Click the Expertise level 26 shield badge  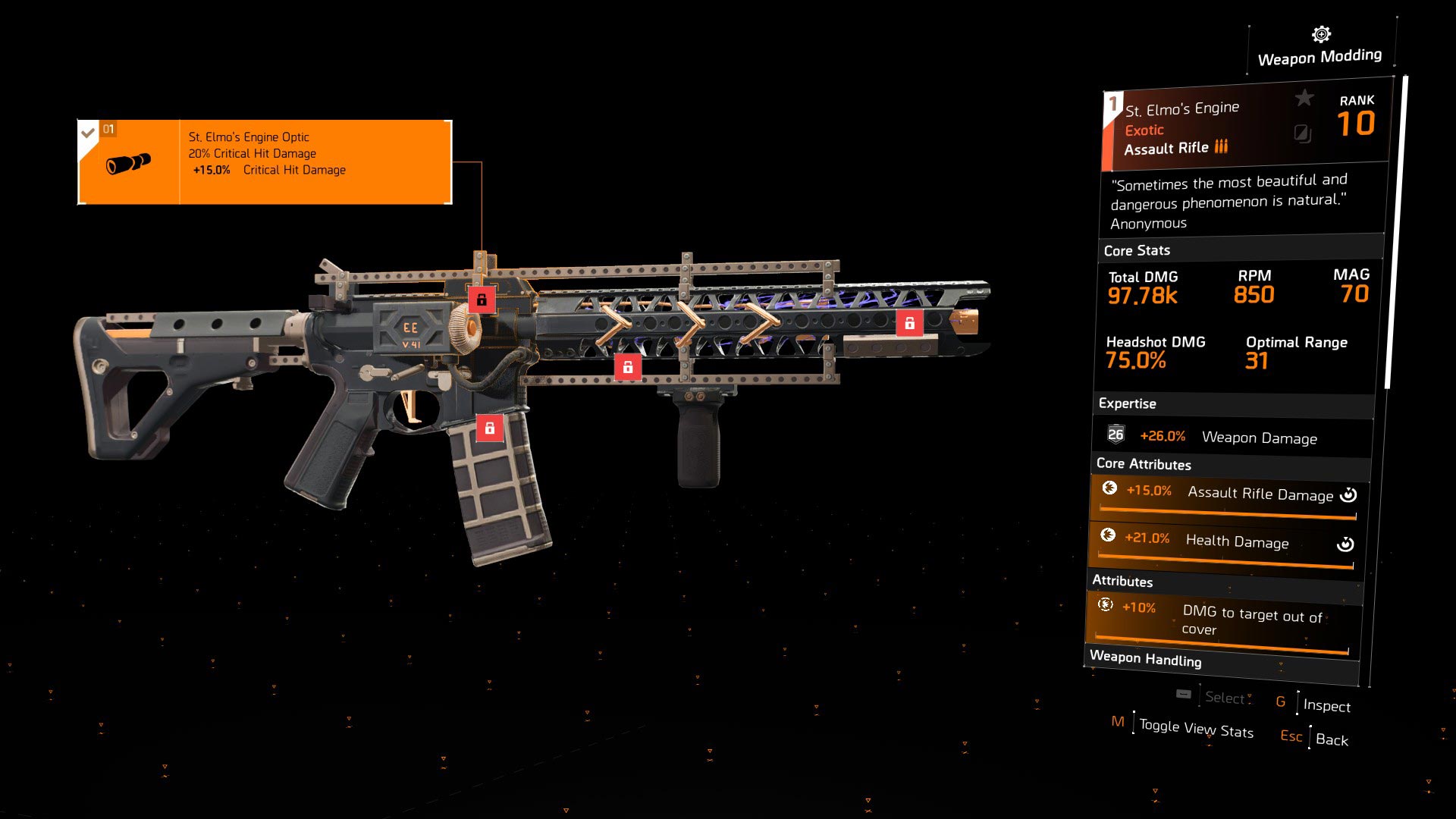coord(1115,435)
